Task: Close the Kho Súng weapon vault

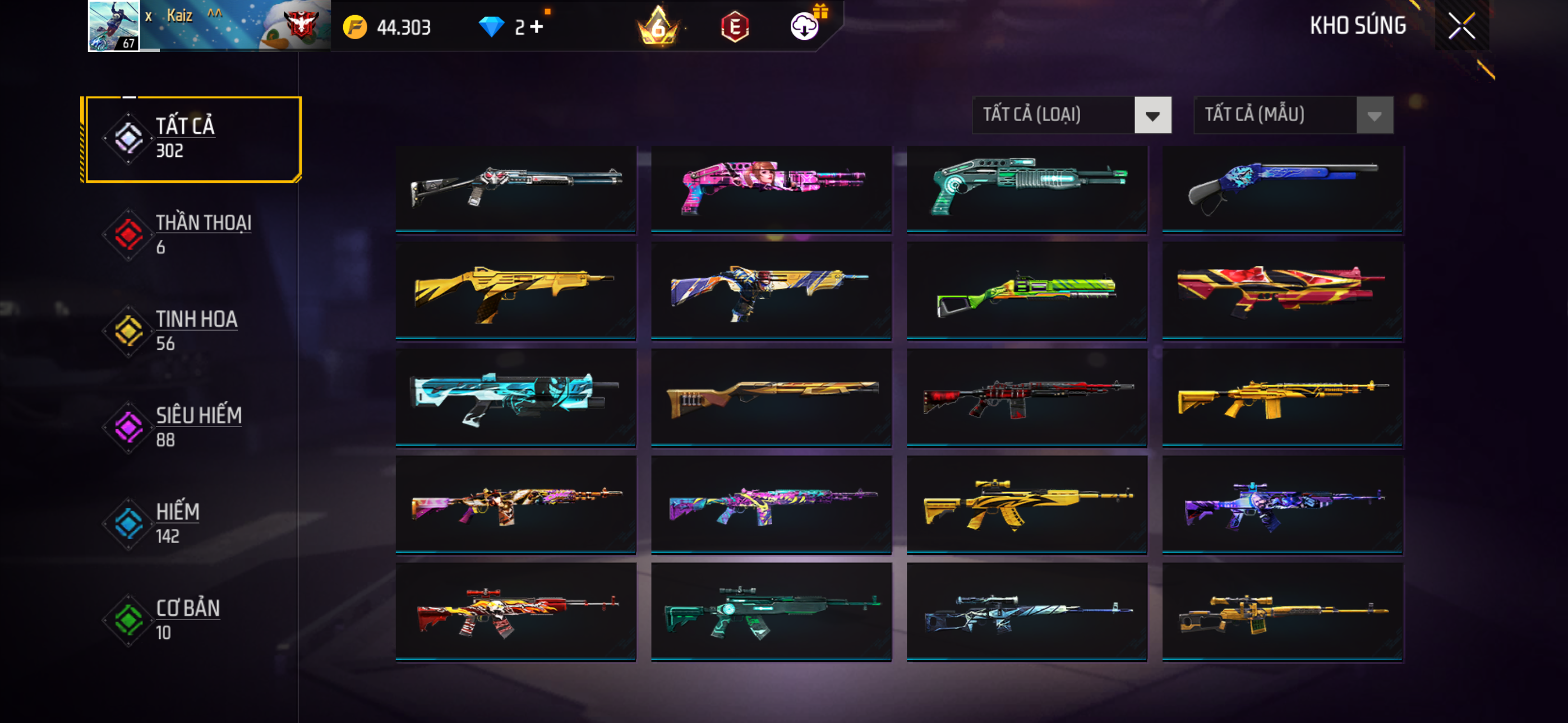Action: tap(1461, 26)
